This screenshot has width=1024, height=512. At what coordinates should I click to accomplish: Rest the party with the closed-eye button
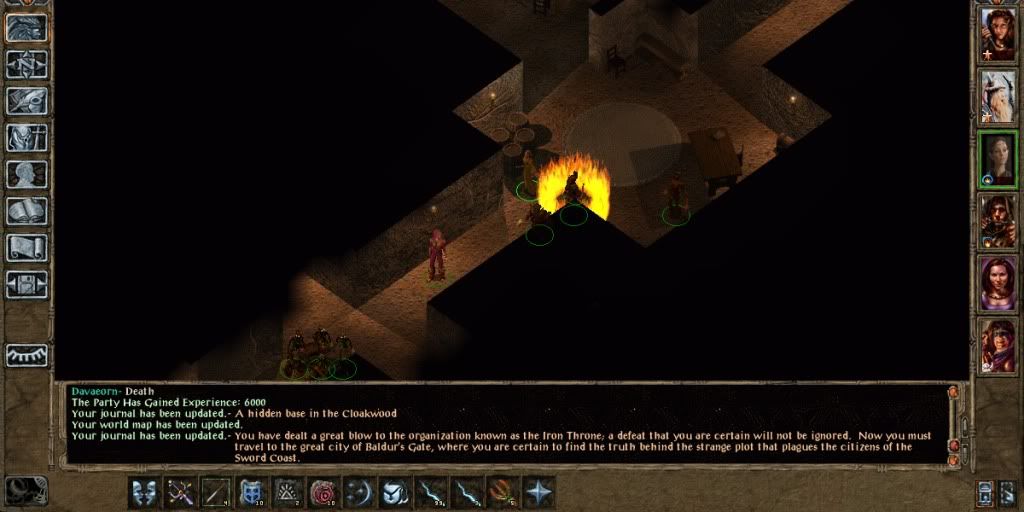pos(27,355)
